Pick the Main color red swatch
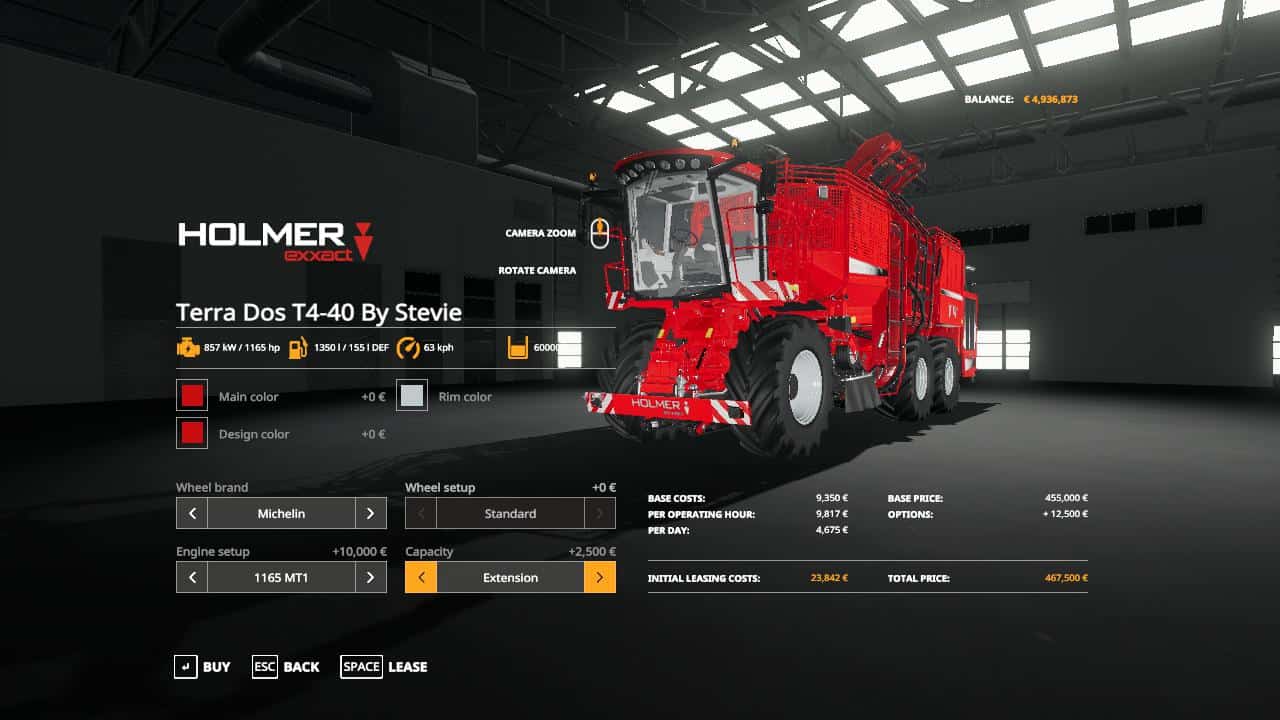1280x720 pixels. pos(192,396)
